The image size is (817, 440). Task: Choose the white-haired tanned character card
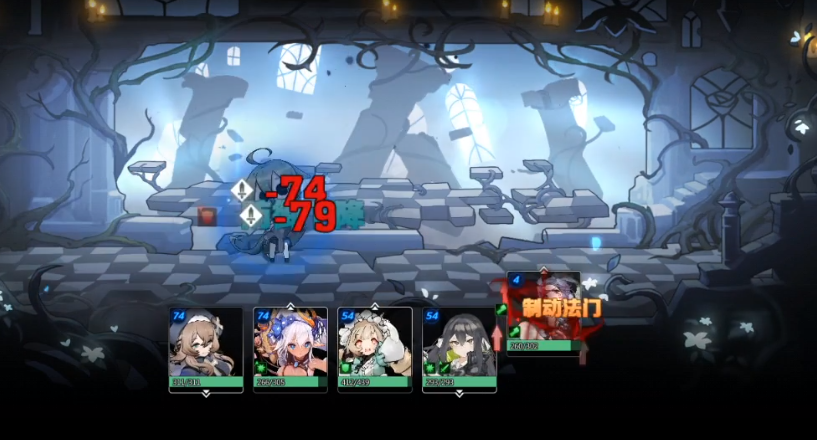(x=290, y=346)
